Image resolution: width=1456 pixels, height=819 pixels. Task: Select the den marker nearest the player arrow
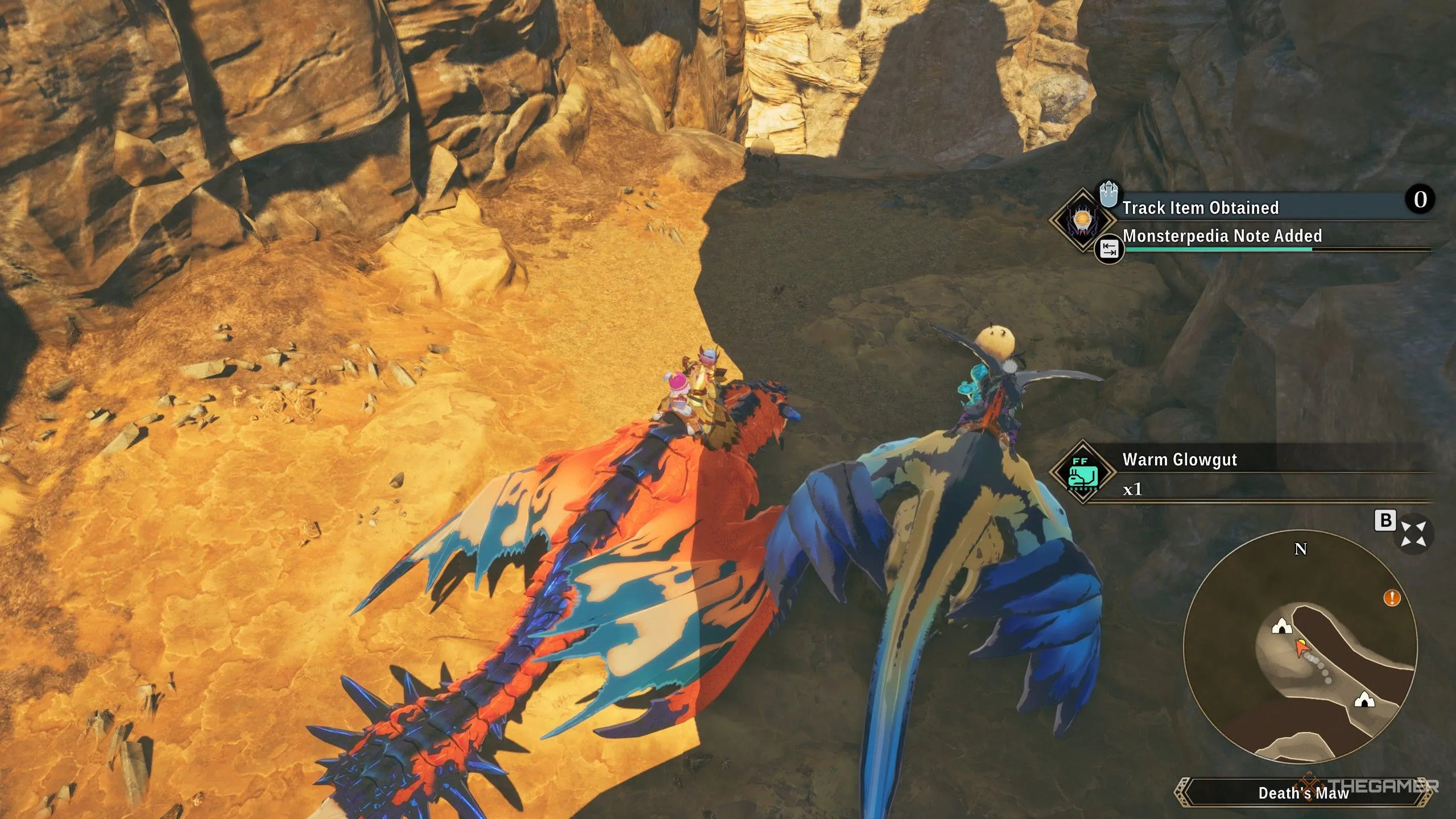coord(1281,626)
